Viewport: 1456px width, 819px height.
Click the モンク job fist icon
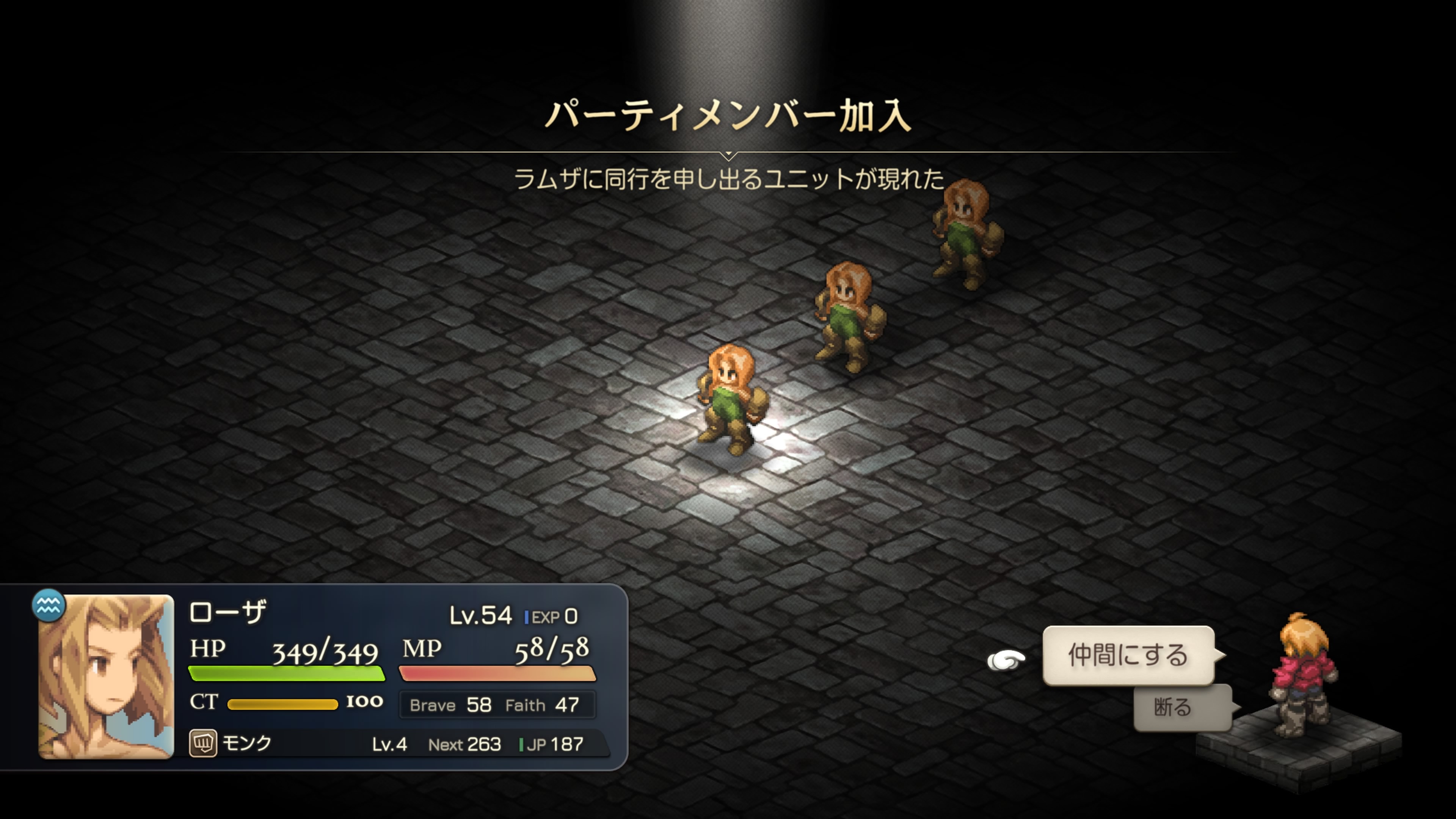[203, 743]
